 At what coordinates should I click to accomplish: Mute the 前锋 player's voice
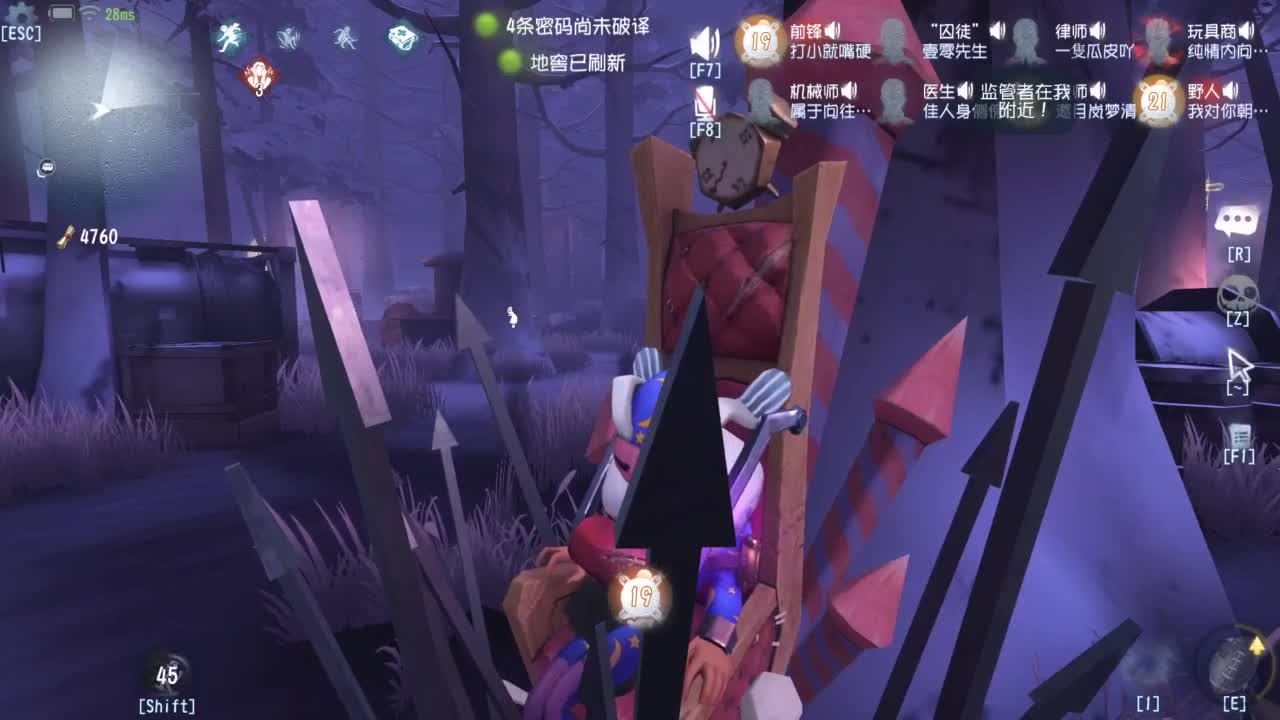pos(831,30)
